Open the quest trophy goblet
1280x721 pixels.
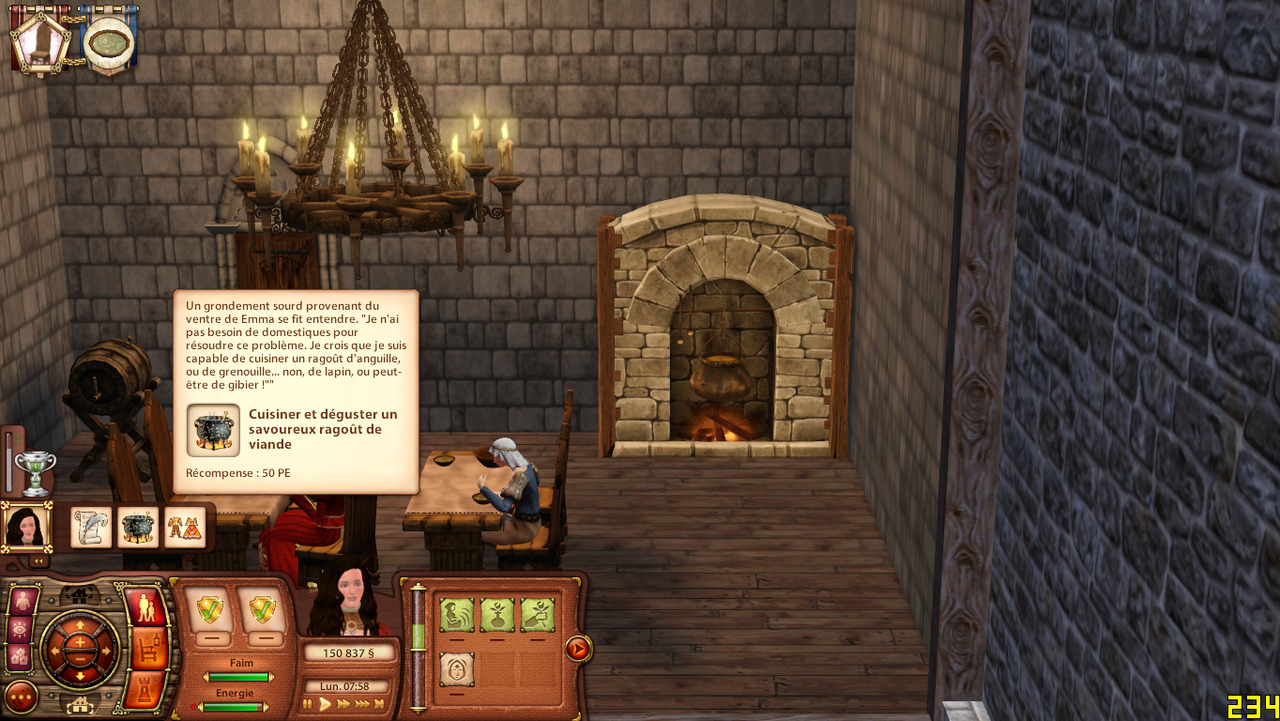pyautogui.click(x=35, y=472)
